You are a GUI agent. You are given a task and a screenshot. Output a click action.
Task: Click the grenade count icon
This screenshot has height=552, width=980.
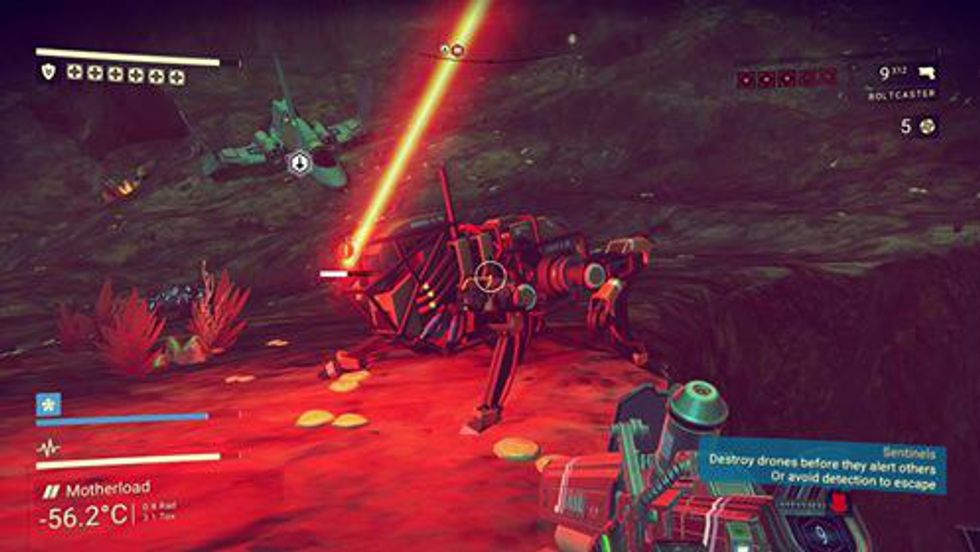pyautogui.click(x=930, y=126)
